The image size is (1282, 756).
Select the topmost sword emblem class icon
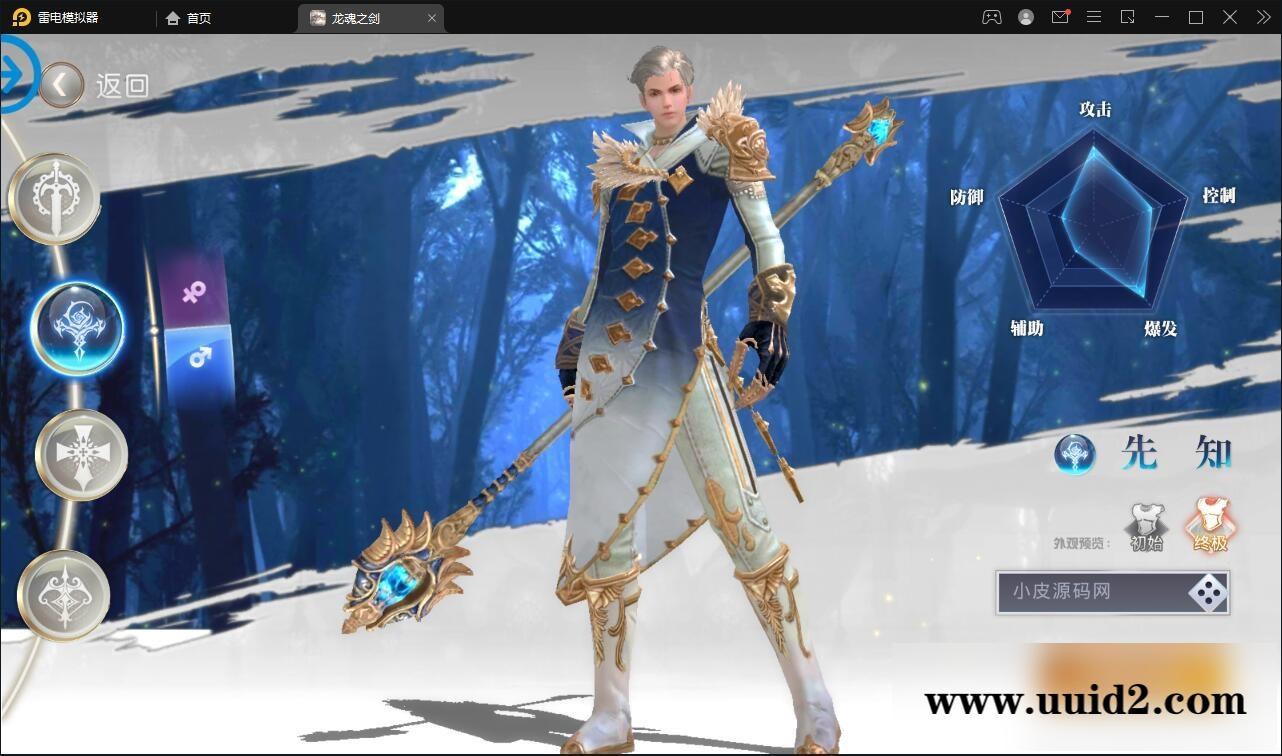(55, 197)
